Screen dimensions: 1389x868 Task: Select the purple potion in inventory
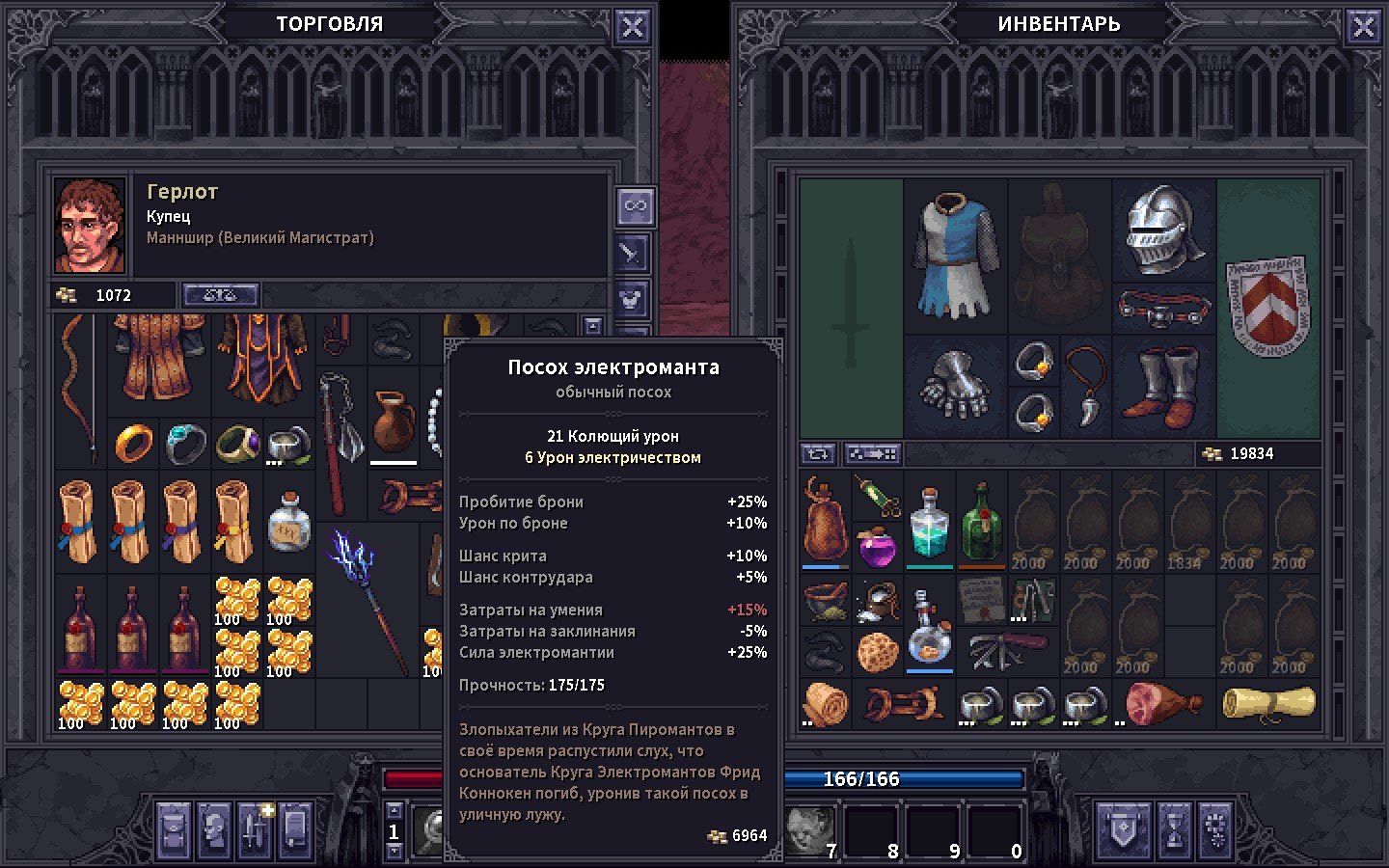[877, 548]
